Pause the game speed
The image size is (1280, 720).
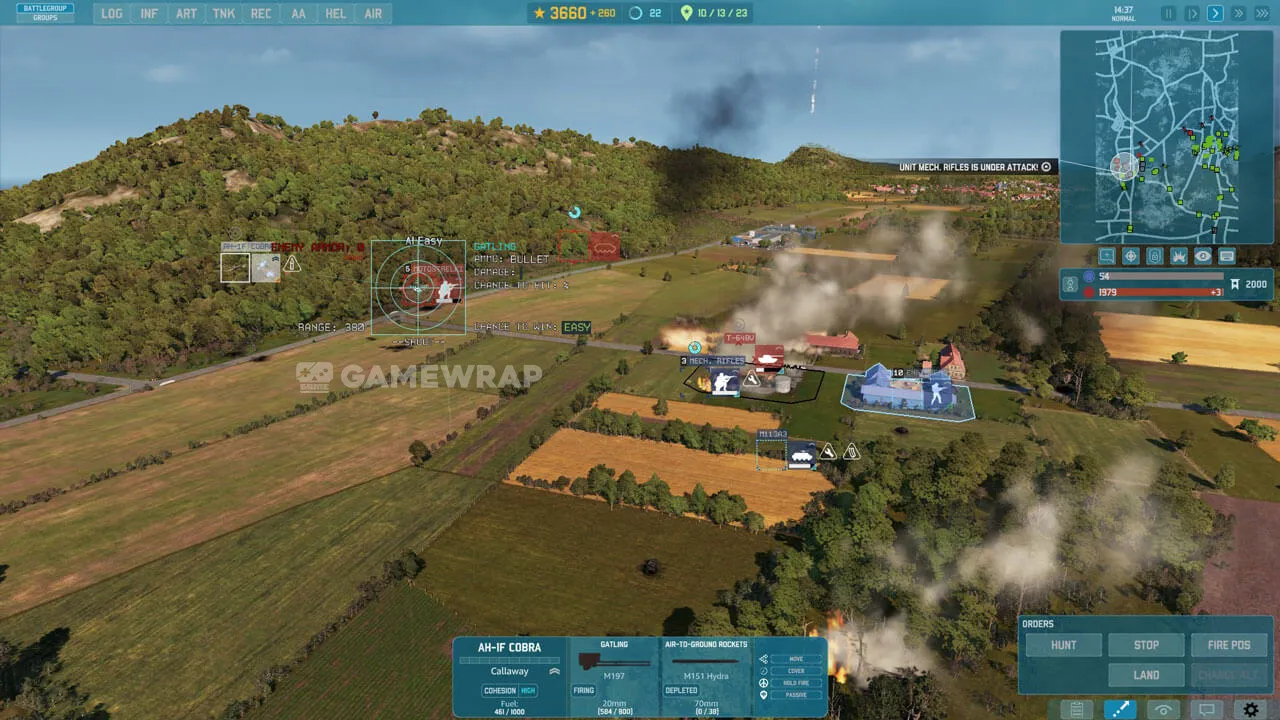click(1168, 14)
